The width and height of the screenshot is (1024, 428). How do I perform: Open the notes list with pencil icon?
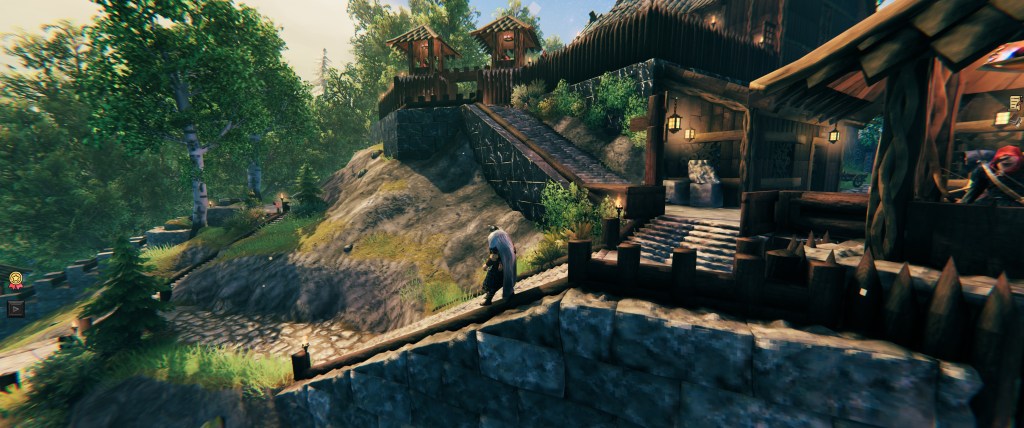click(x=1015, y=103)
